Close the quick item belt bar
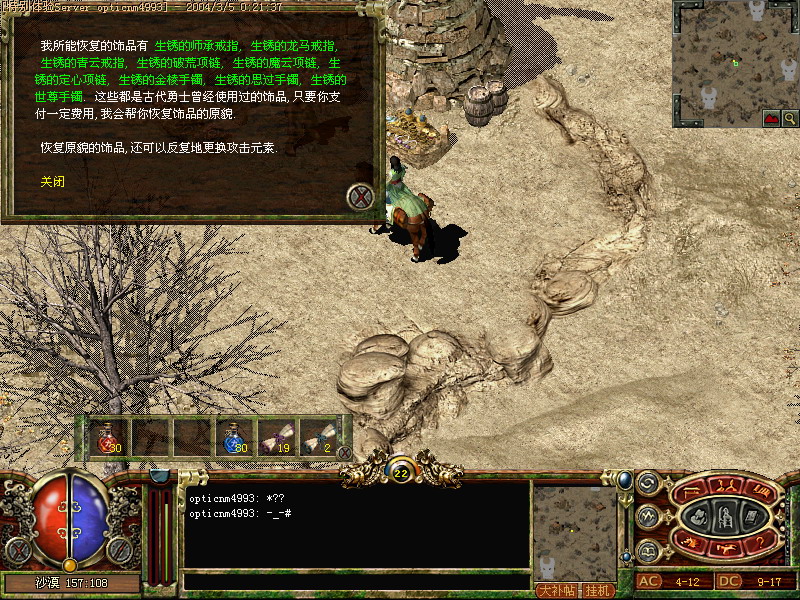800x600 pixels. [x=345, y=452]
